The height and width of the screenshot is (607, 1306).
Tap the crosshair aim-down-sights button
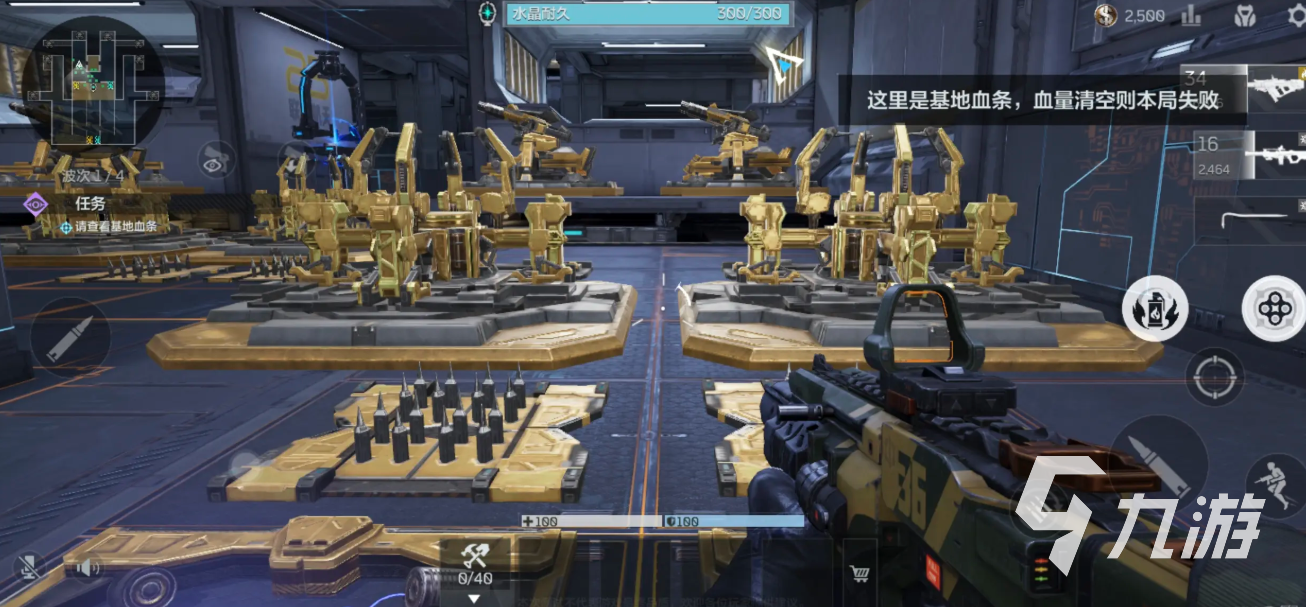[x=1214, y=377]
